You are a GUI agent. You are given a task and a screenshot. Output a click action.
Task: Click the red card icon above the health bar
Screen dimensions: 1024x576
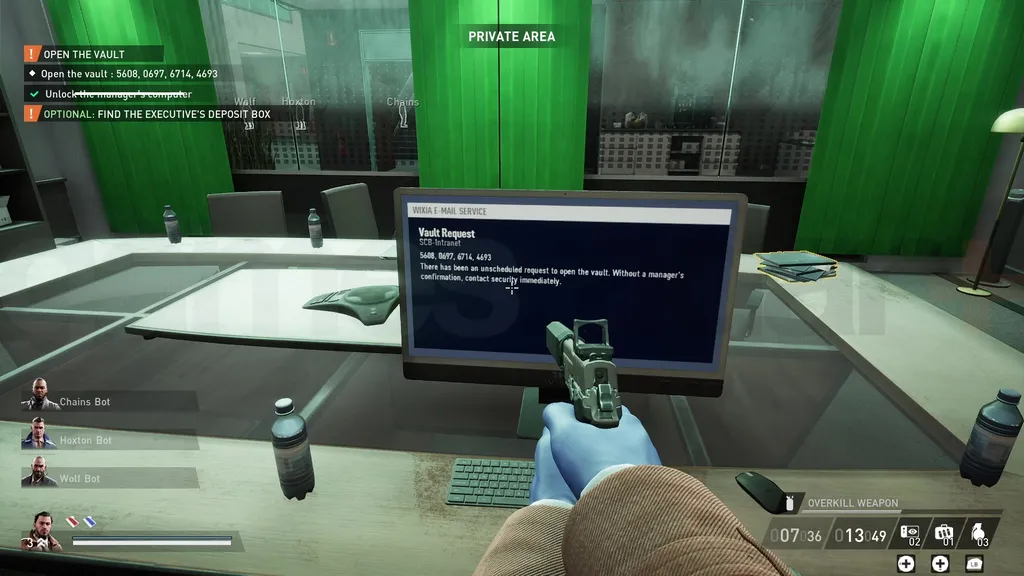[71, 521]
